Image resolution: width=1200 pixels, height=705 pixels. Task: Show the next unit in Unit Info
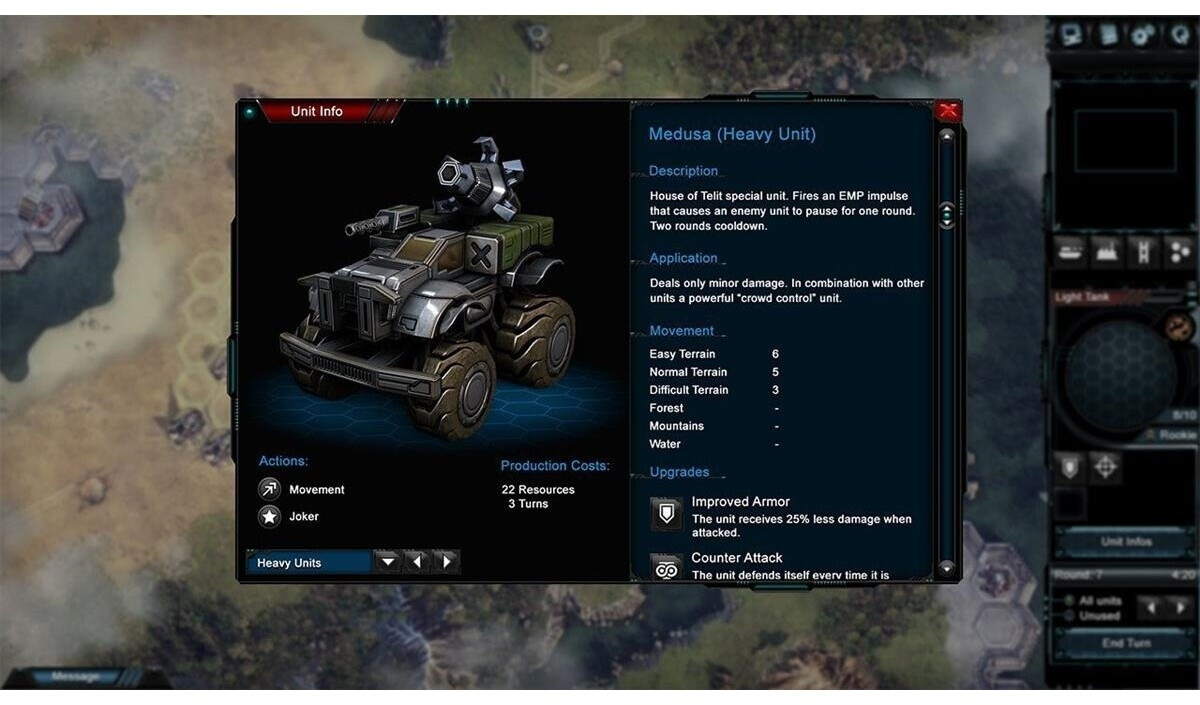click(446, 562)
